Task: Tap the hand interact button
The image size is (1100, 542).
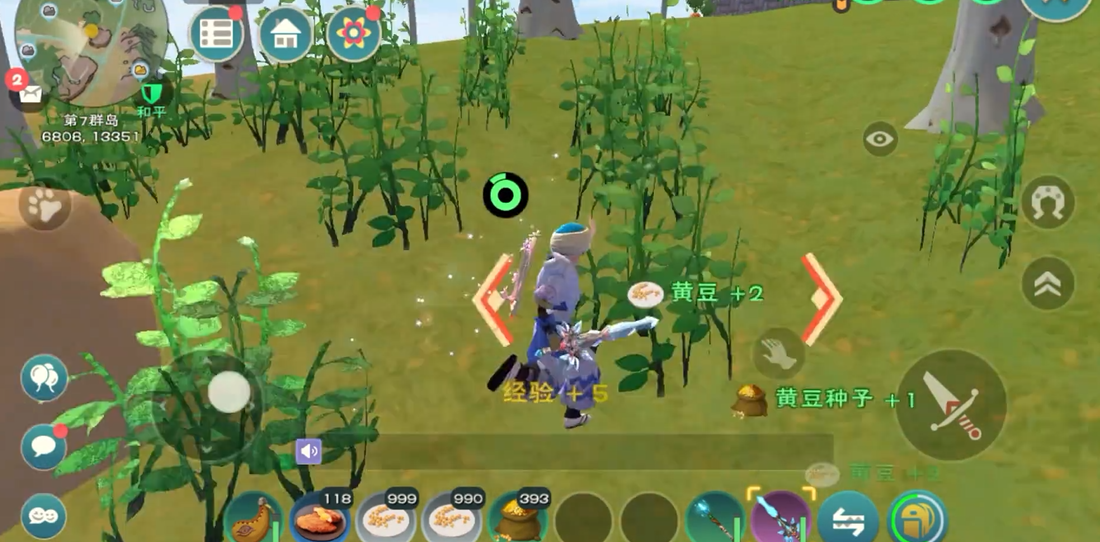Action: click(x=777, y=353)
